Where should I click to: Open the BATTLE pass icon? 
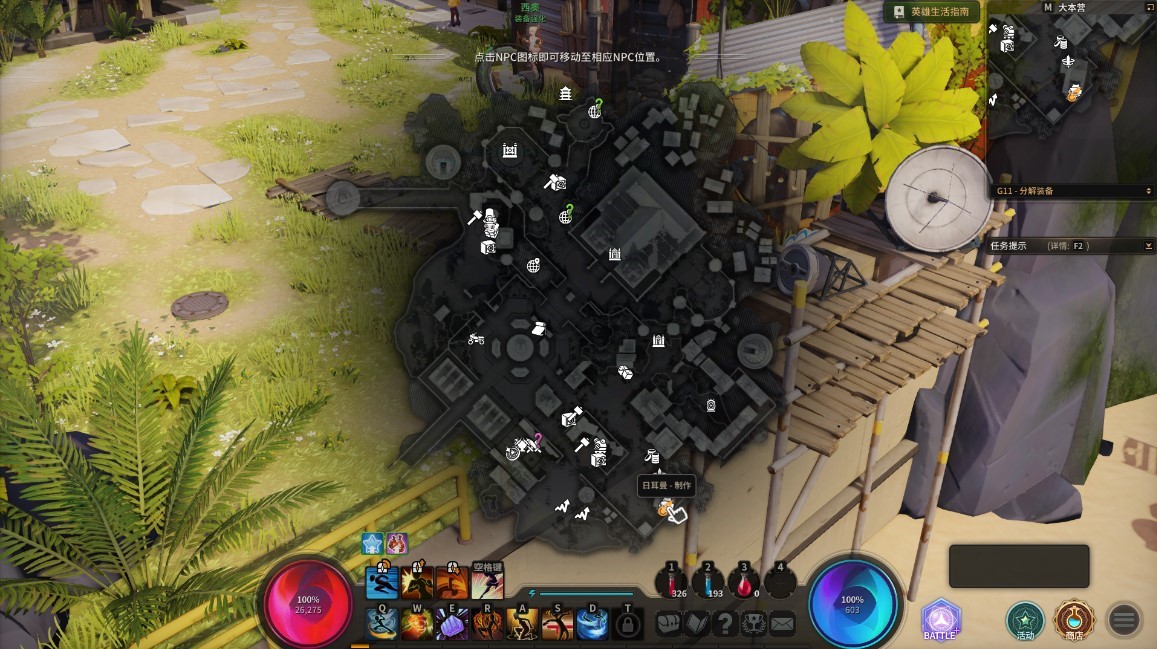coord(940,620)
